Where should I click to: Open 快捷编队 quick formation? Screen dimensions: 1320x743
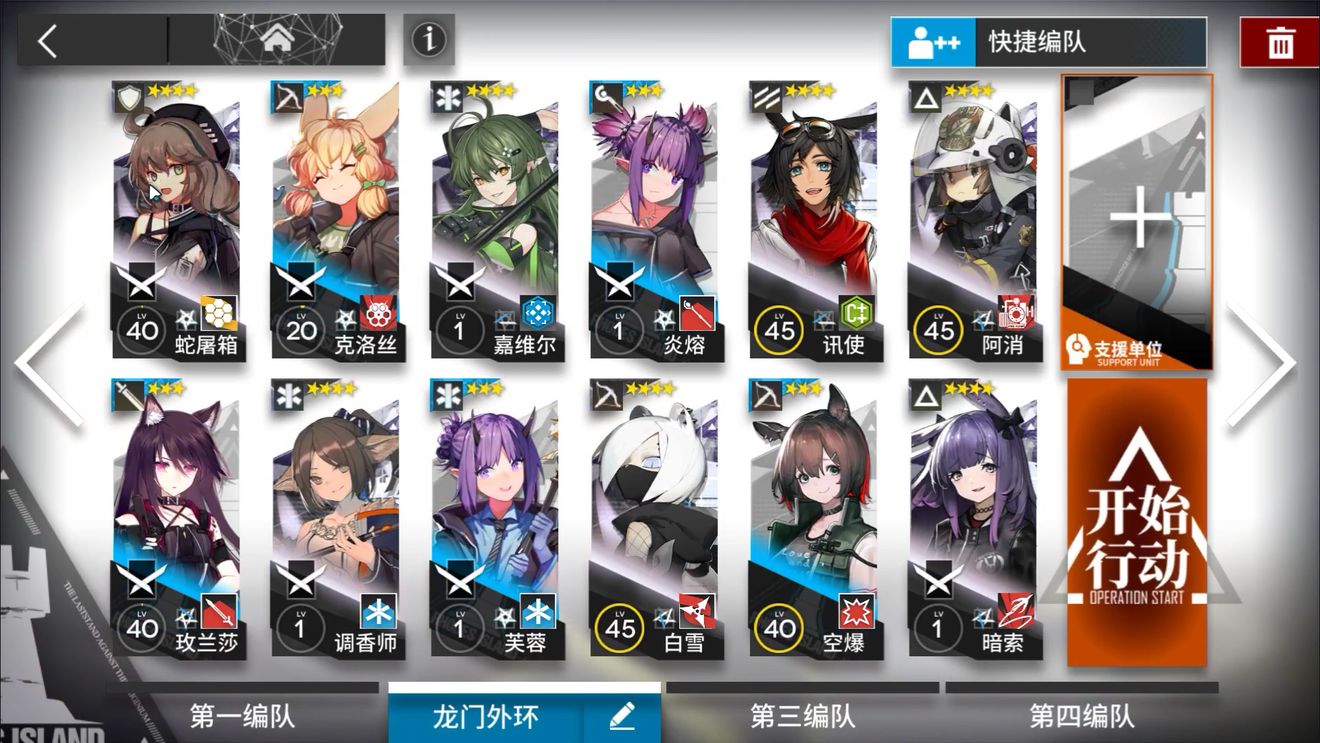pos(1048,43)
